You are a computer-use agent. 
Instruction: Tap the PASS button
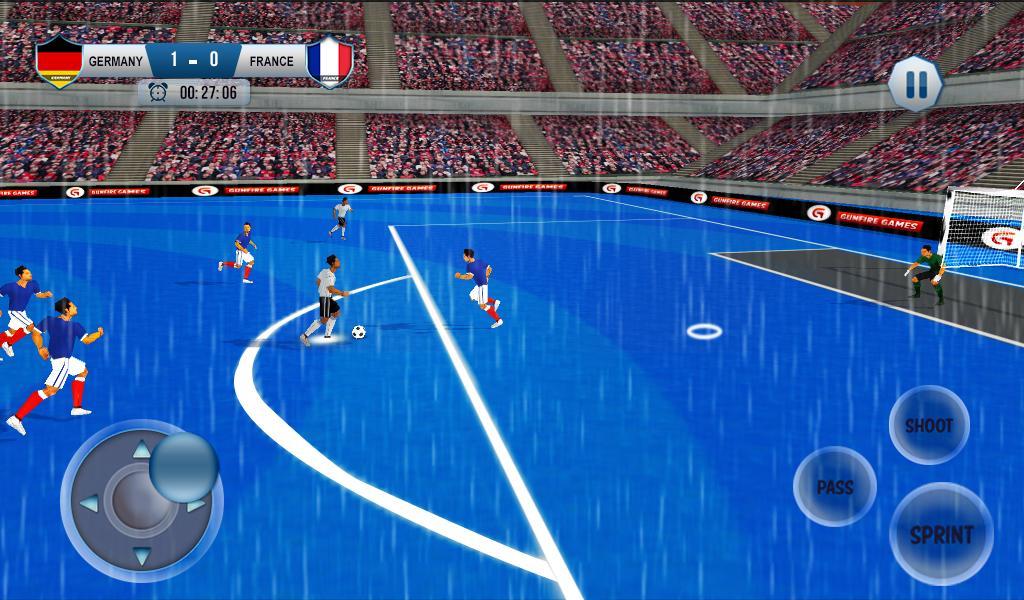835,487
